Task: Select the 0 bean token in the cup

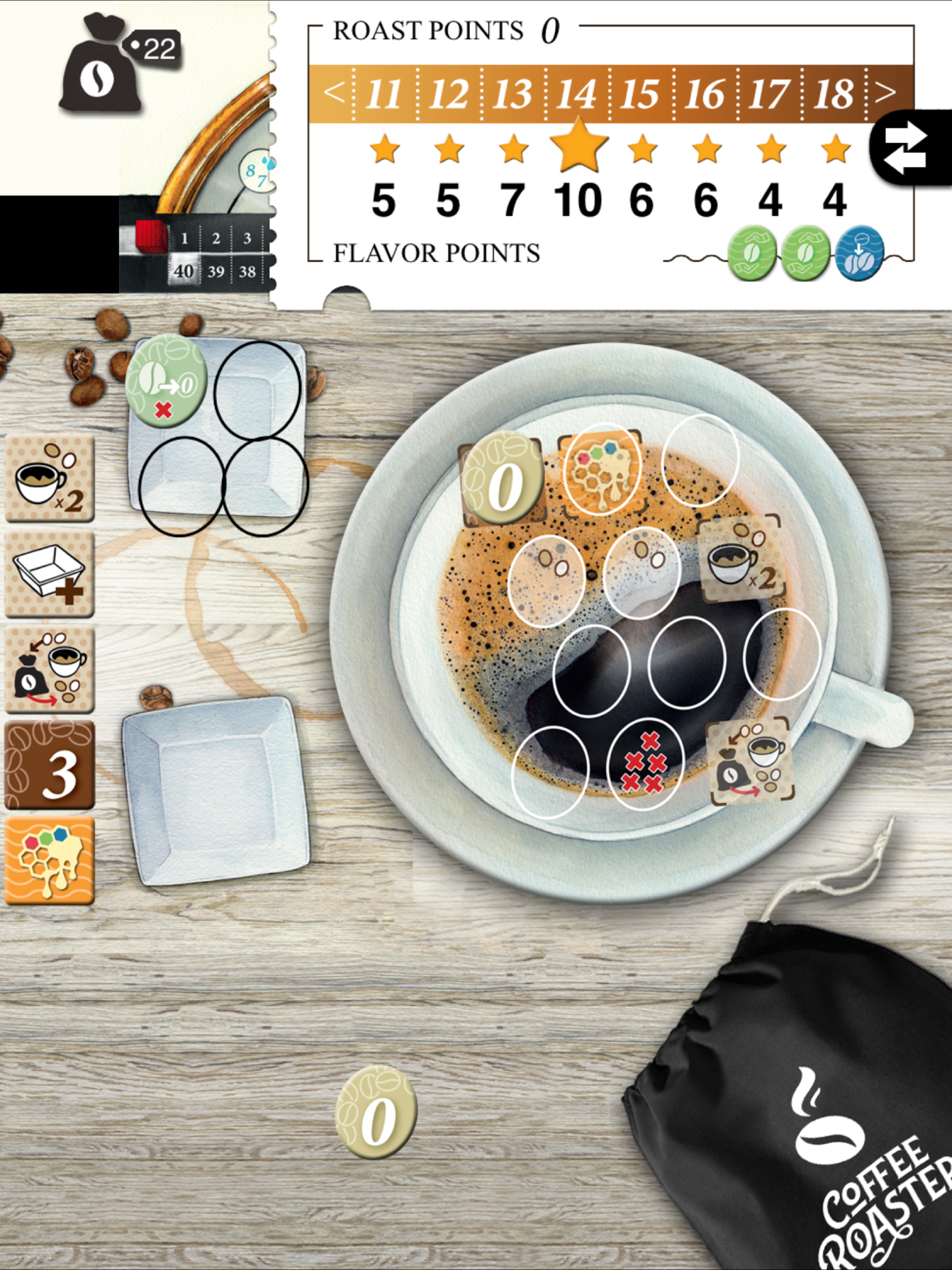Action: coord(502,480)
